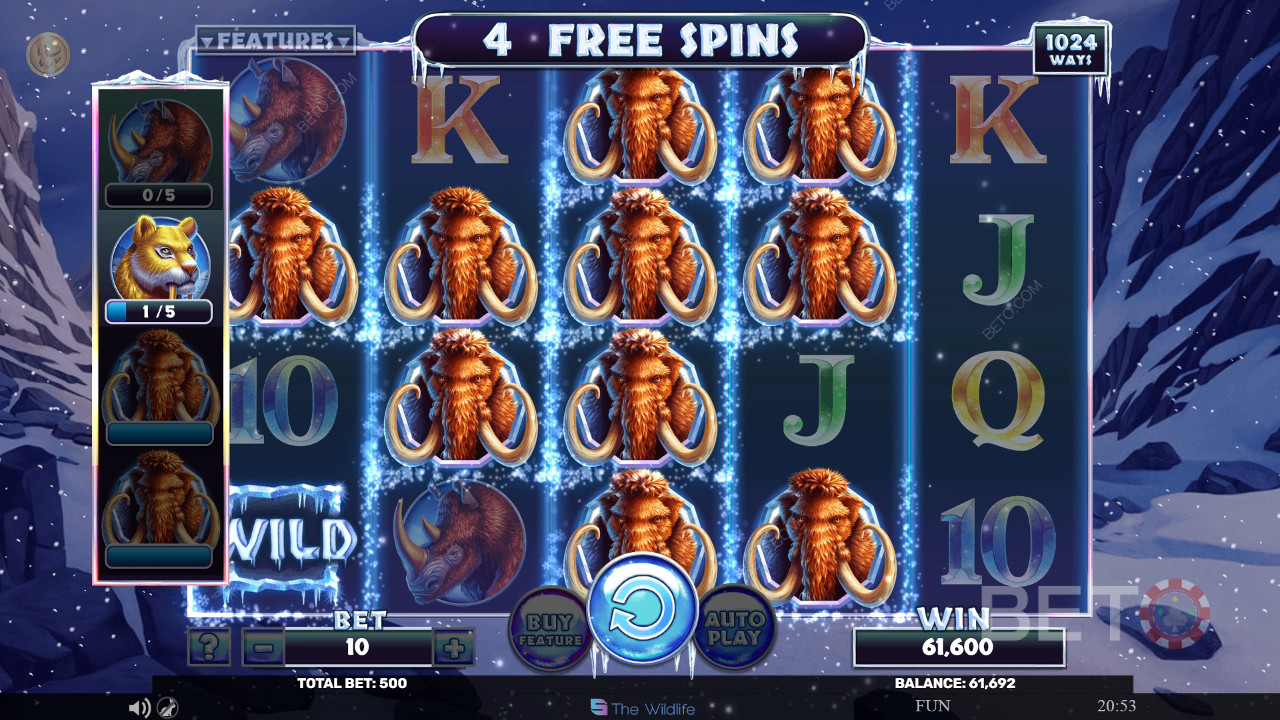Toggle the sound speaker icon

[x=139, y=708]
